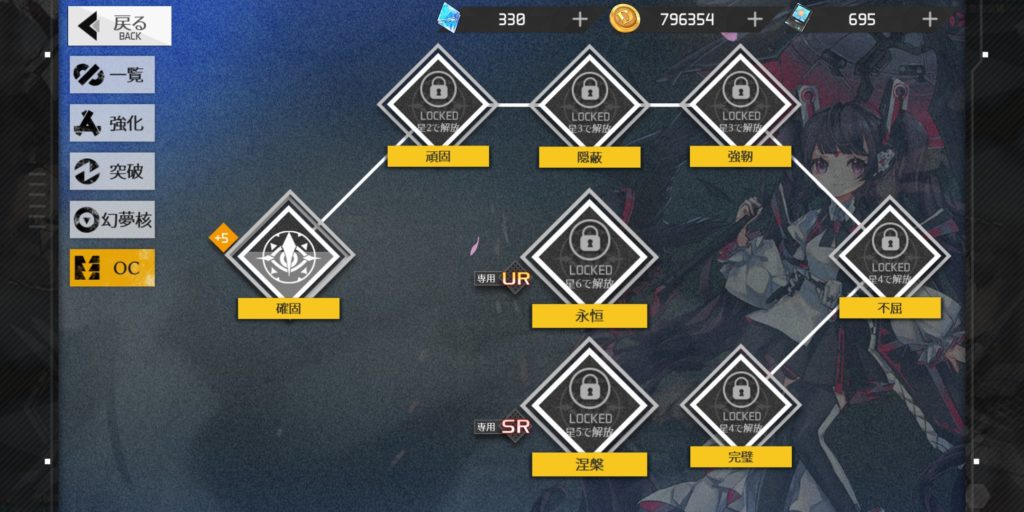Go back using the 戻る BACK button
Screen dimensions: 1024x512
[x=119, y=26]
